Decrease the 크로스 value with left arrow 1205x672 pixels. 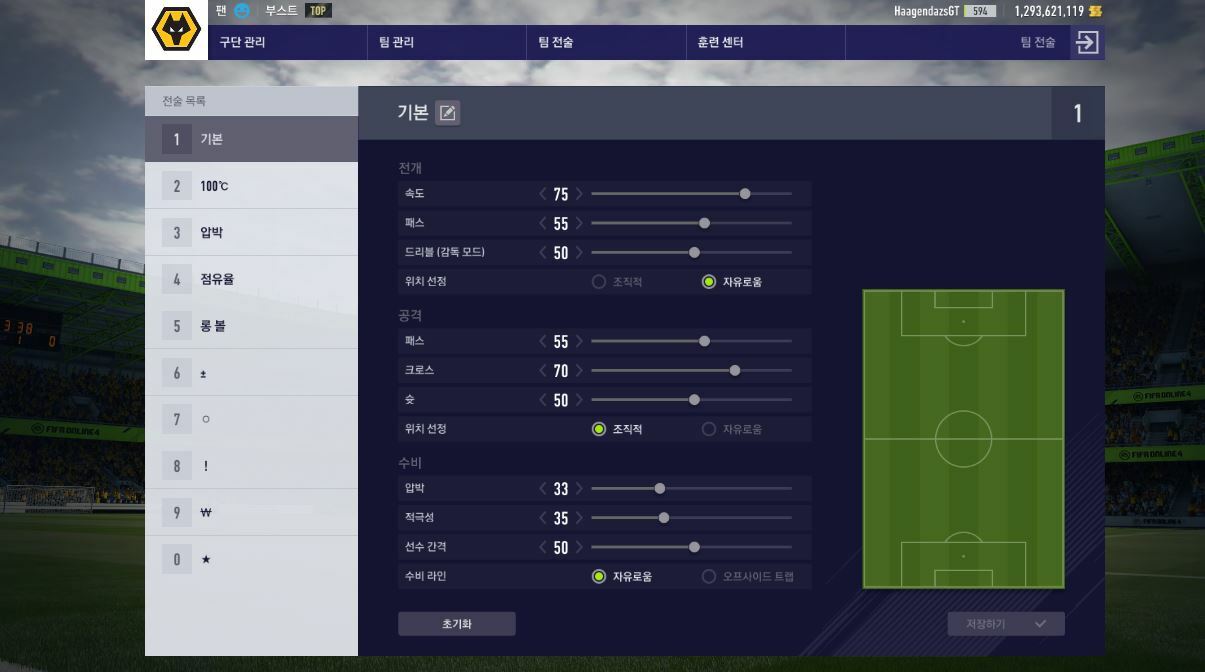(543, 371)
